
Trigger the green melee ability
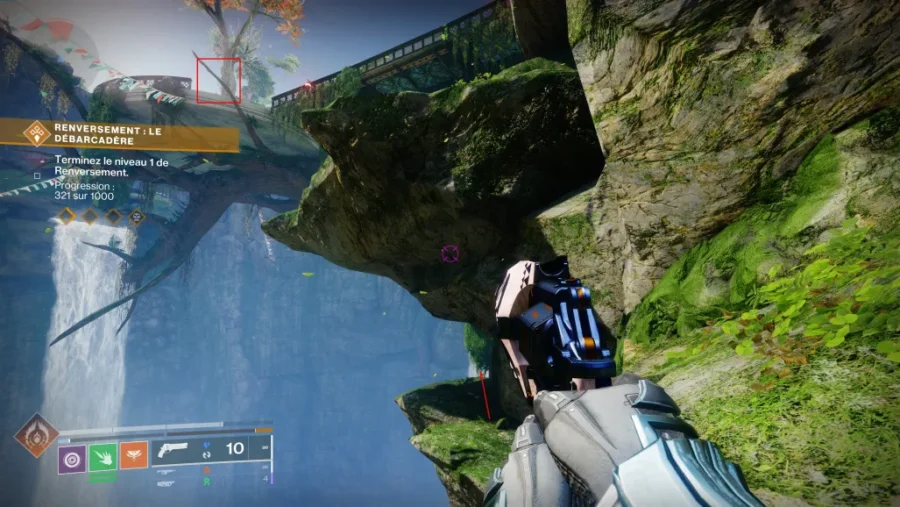pos(103,458)
